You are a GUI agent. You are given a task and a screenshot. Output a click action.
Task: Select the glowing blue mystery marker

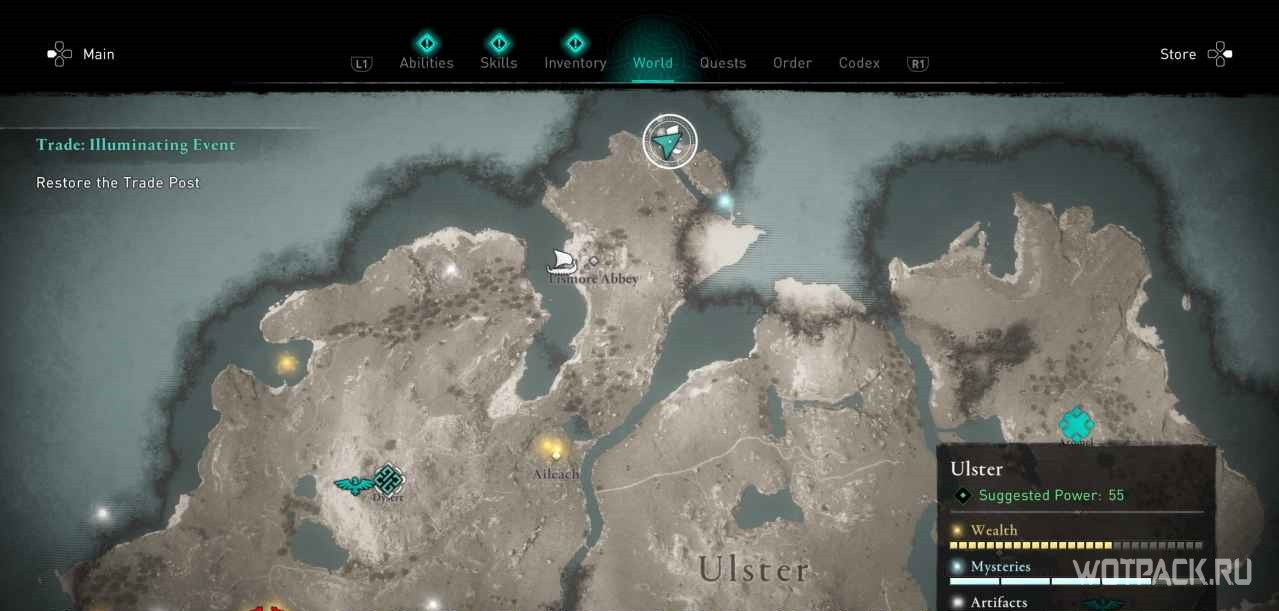point(725,201)
